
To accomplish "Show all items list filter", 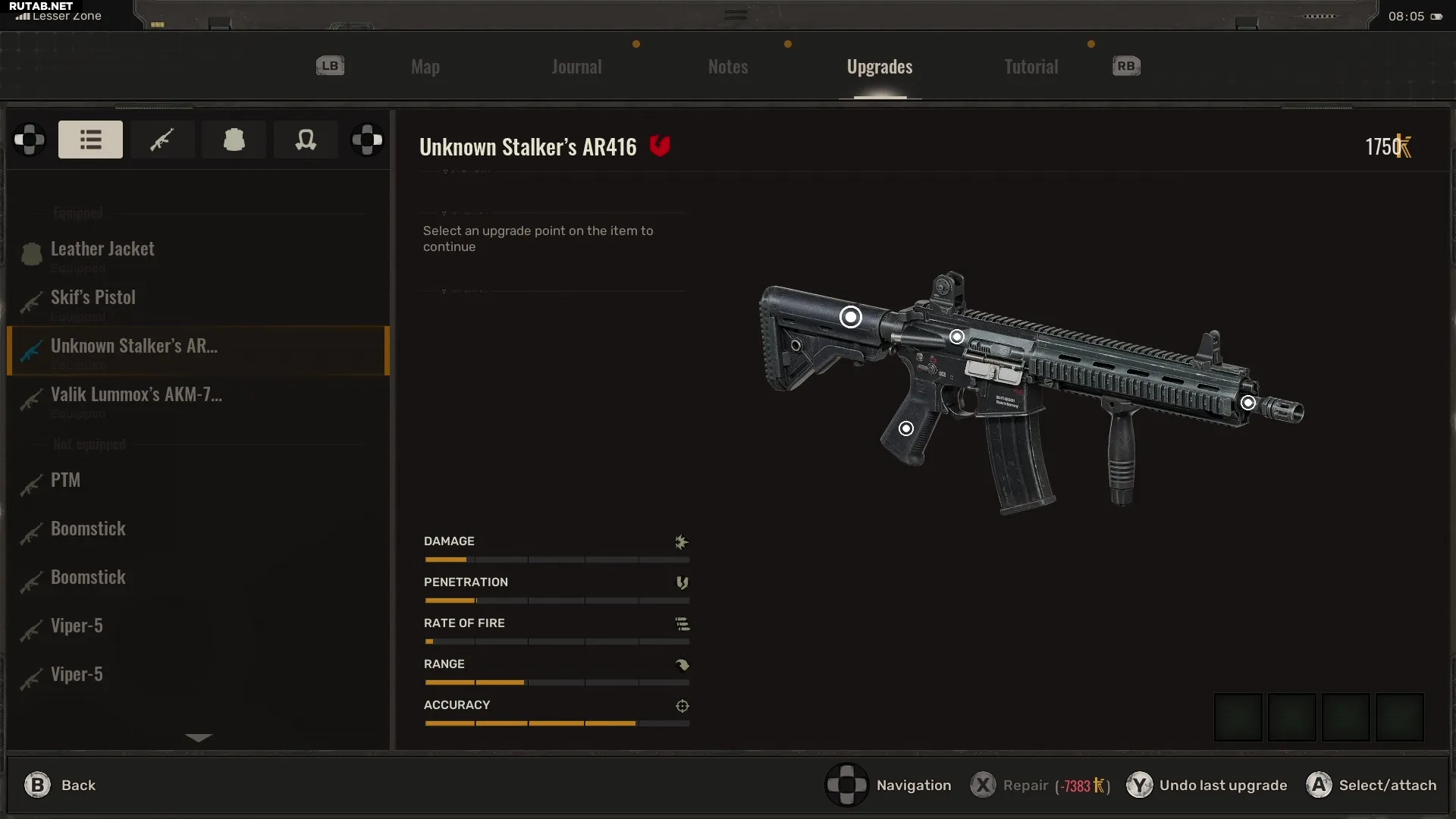I will click(x=90, y=140).
